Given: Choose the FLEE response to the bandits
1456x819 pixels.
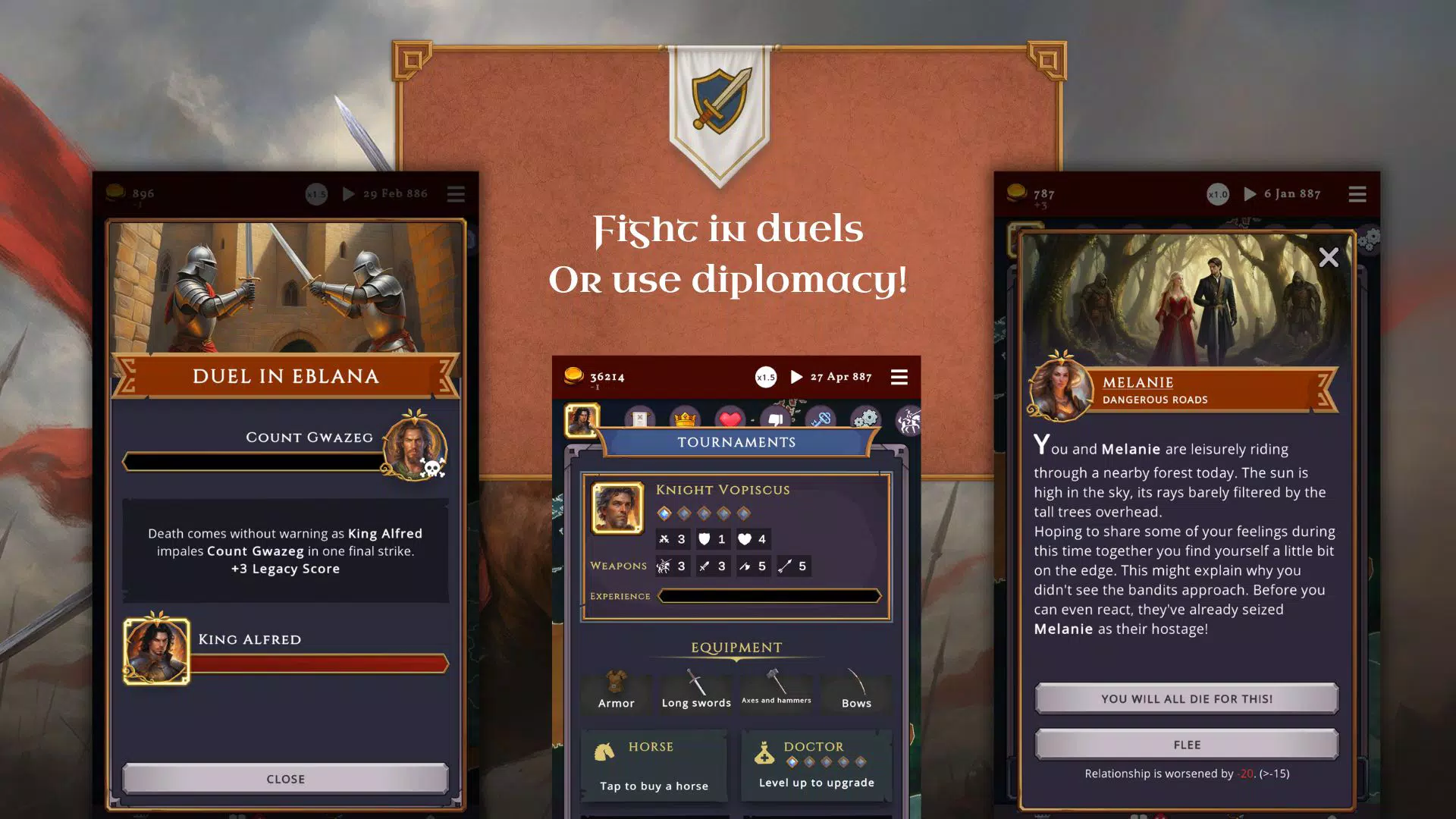Looking at the screenshot, I should [x=1187, y=744].
